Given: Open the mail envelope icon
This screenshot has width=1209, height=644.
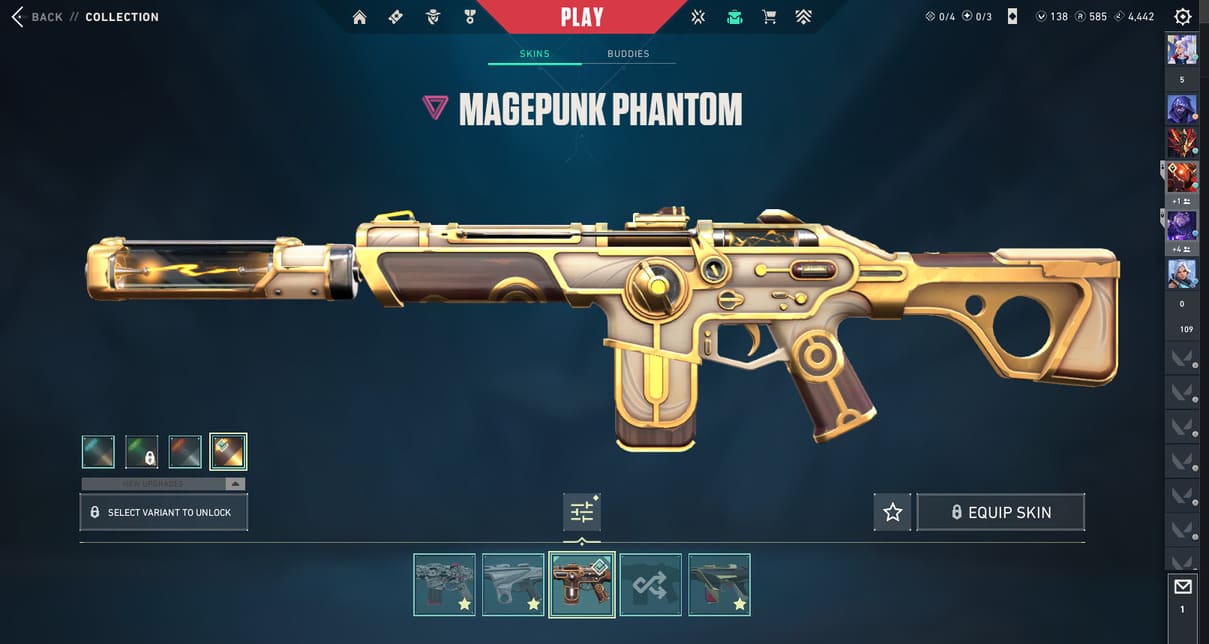Looking at the screenshot, I should 1183,586.
